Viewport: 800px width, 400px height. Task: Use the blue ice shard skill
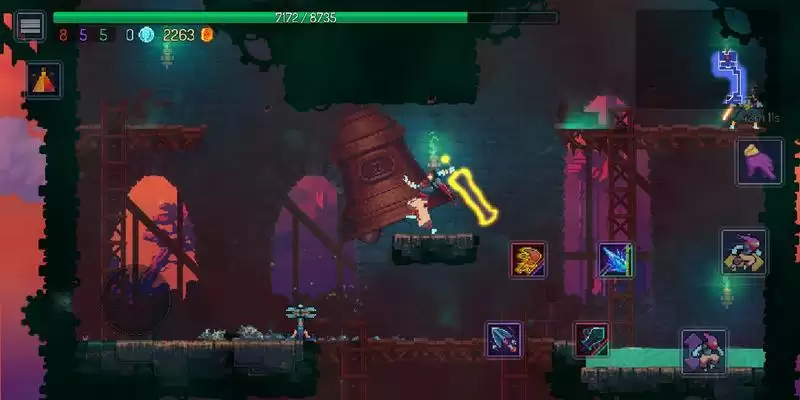(x=615, y=260)
